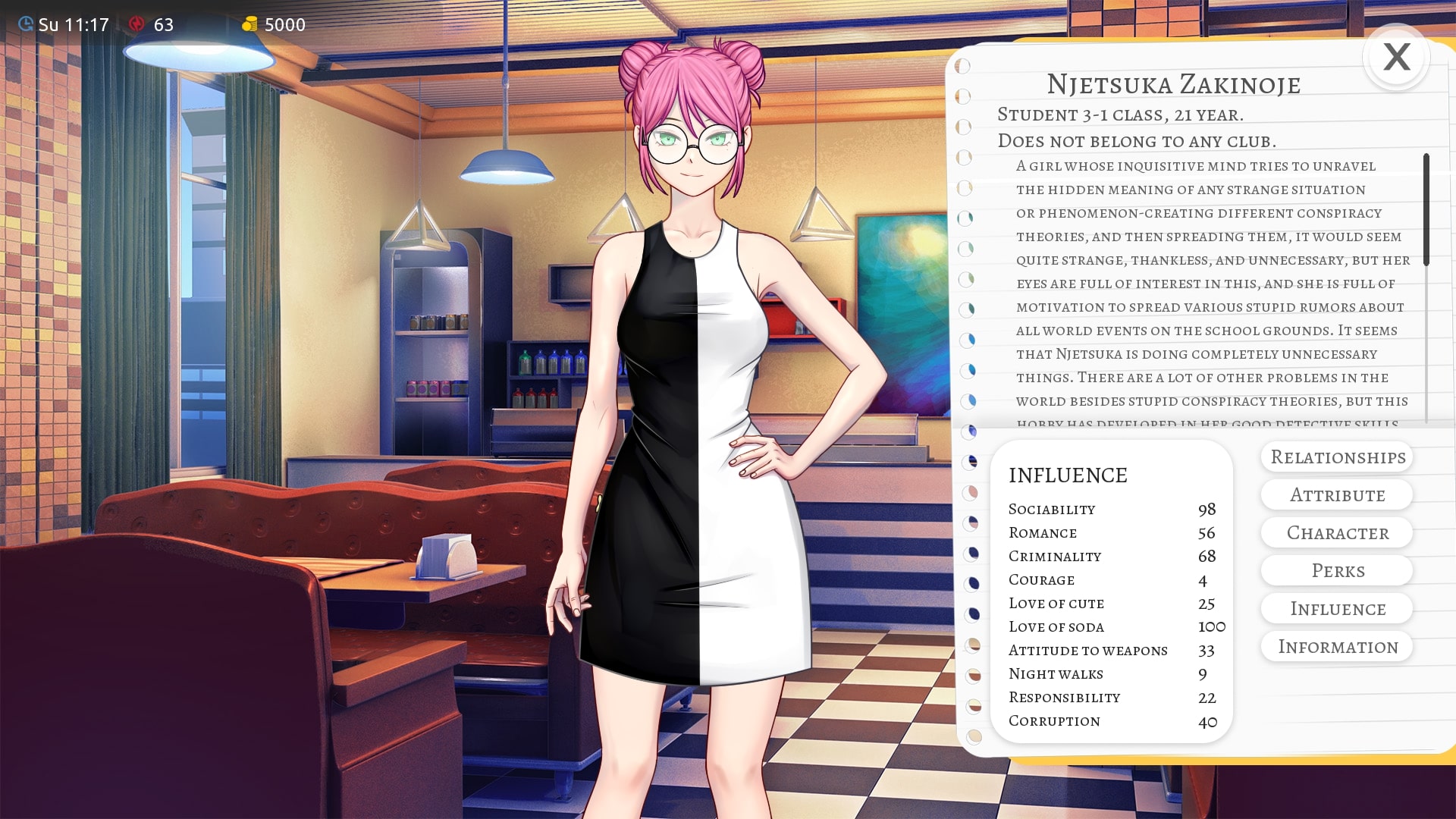Click the Courage stat entry

pos(1042,580)
